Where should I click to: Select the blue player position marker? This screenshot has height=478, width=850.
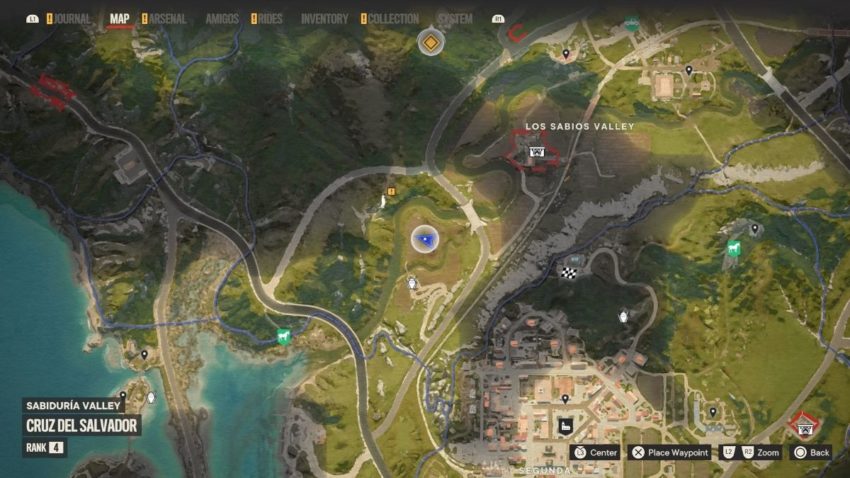425,239
